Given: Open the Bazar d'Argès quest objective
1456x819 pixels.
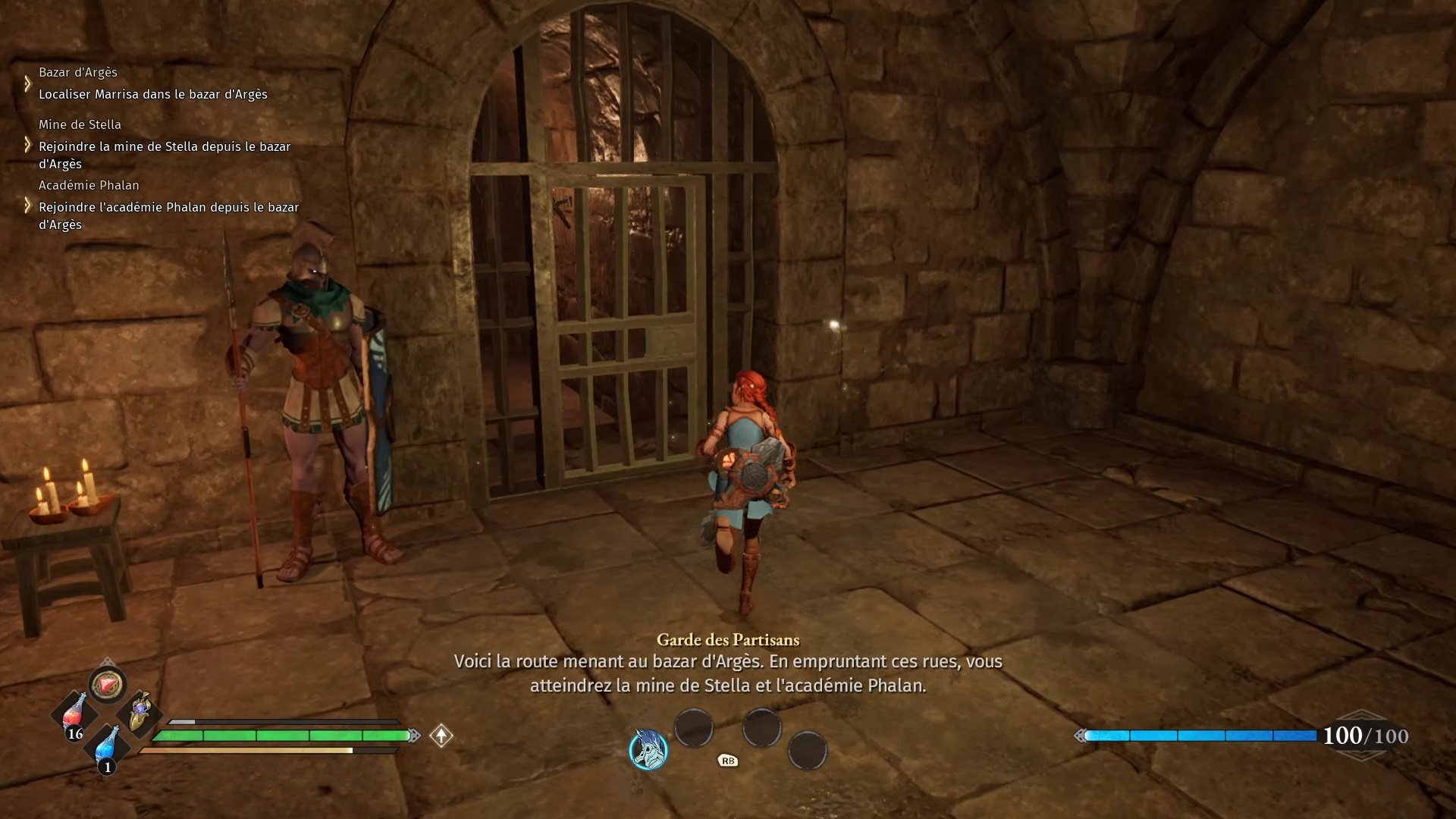Looking at the screenshot, I should 152,94.
